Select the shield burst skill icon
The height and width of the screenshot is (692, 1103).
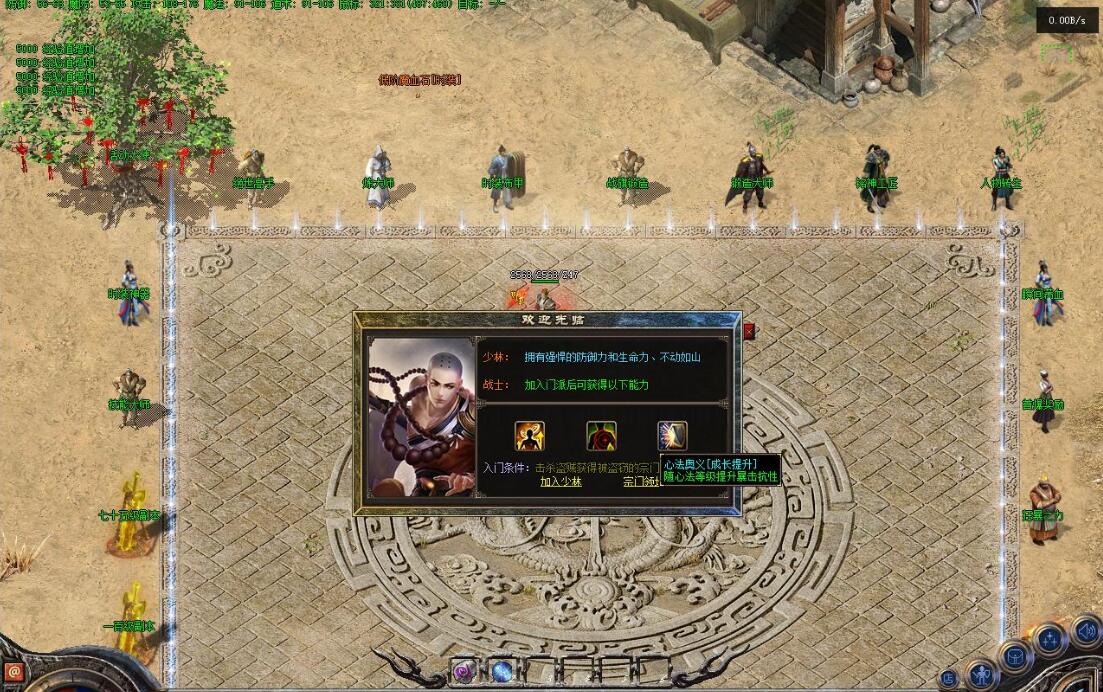click(x=672, y=436)
